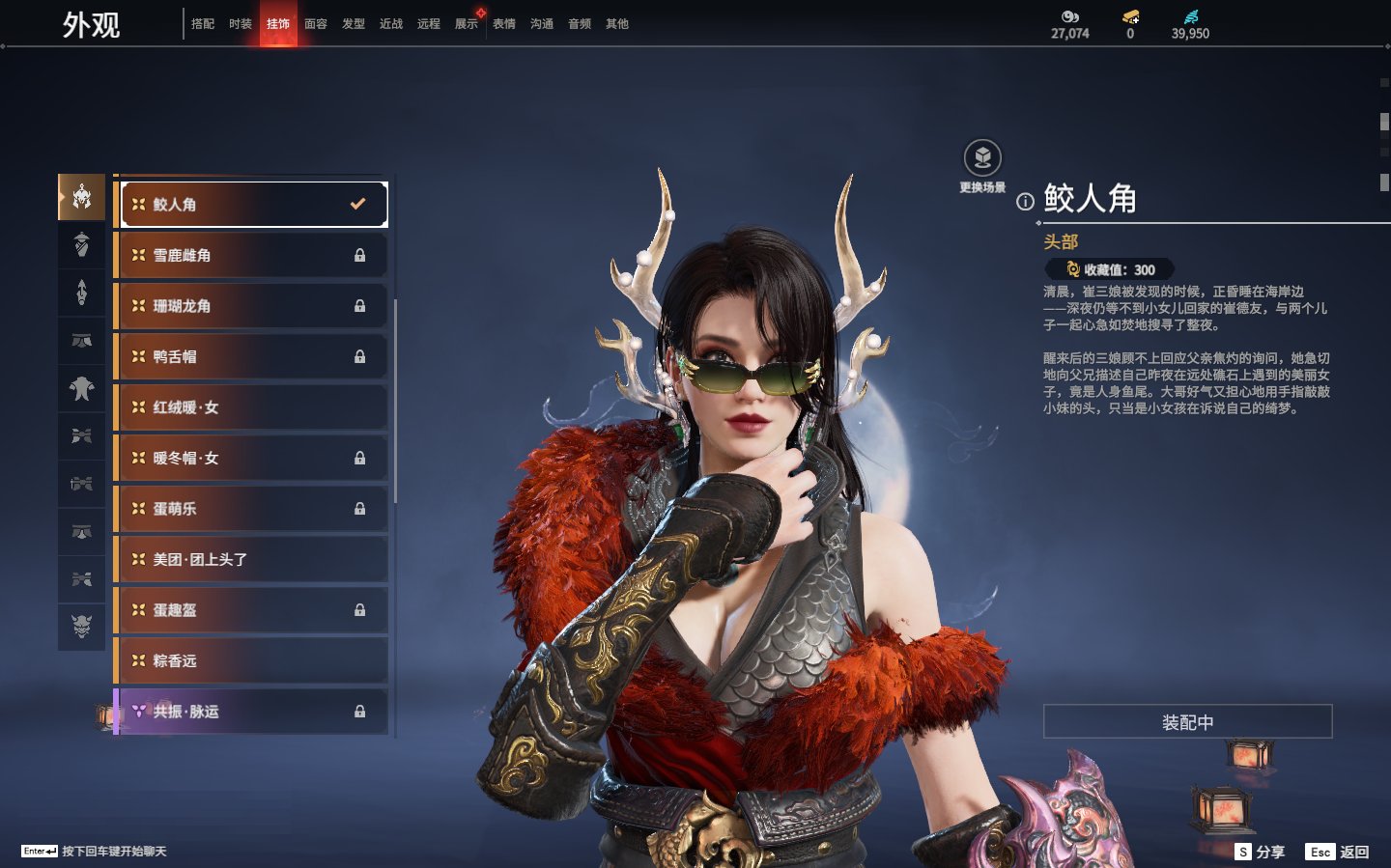Switch to the 表情 tab

click(504, 24)
